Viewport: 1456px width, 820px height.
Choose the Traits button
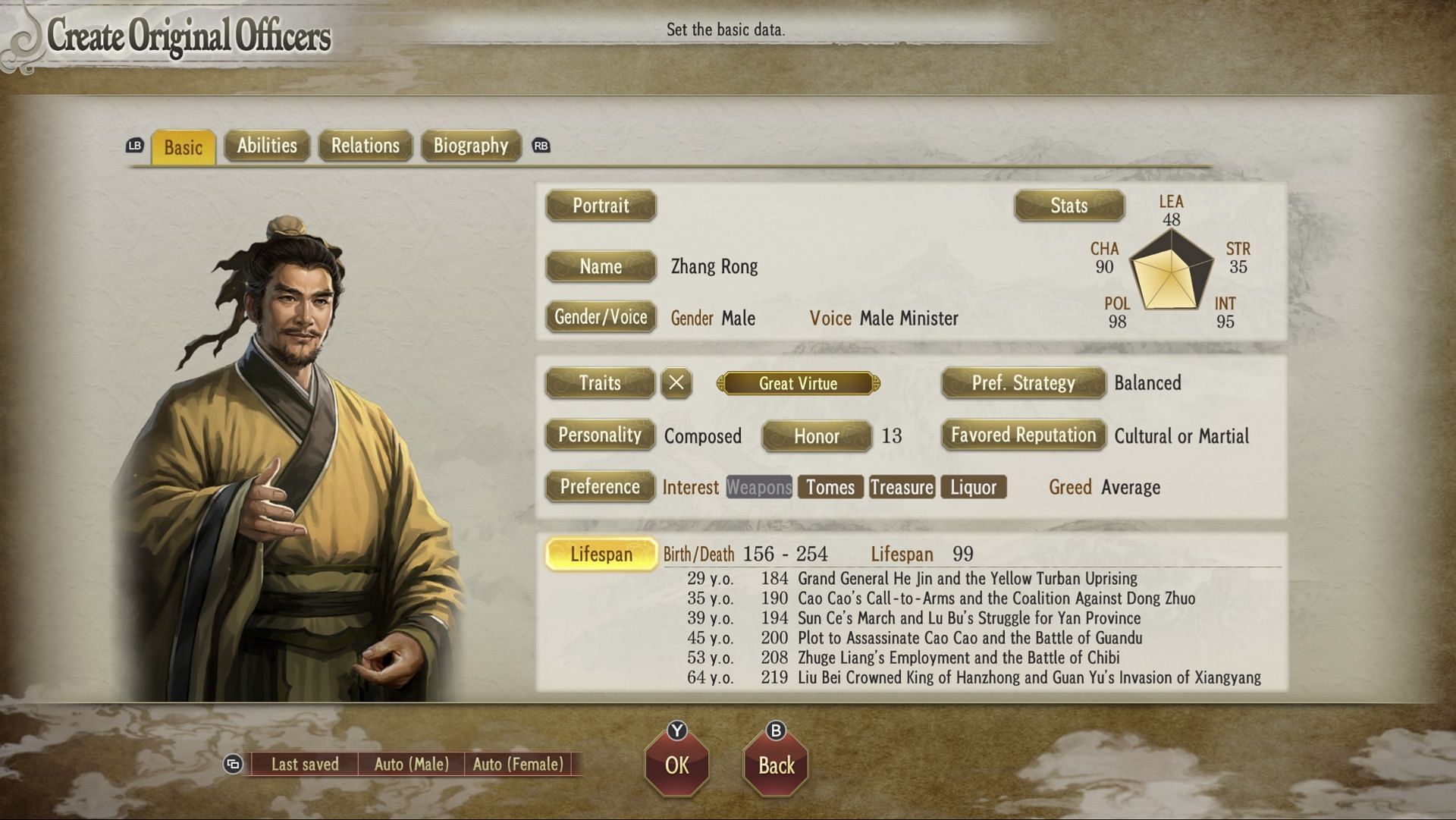[600, 383]
